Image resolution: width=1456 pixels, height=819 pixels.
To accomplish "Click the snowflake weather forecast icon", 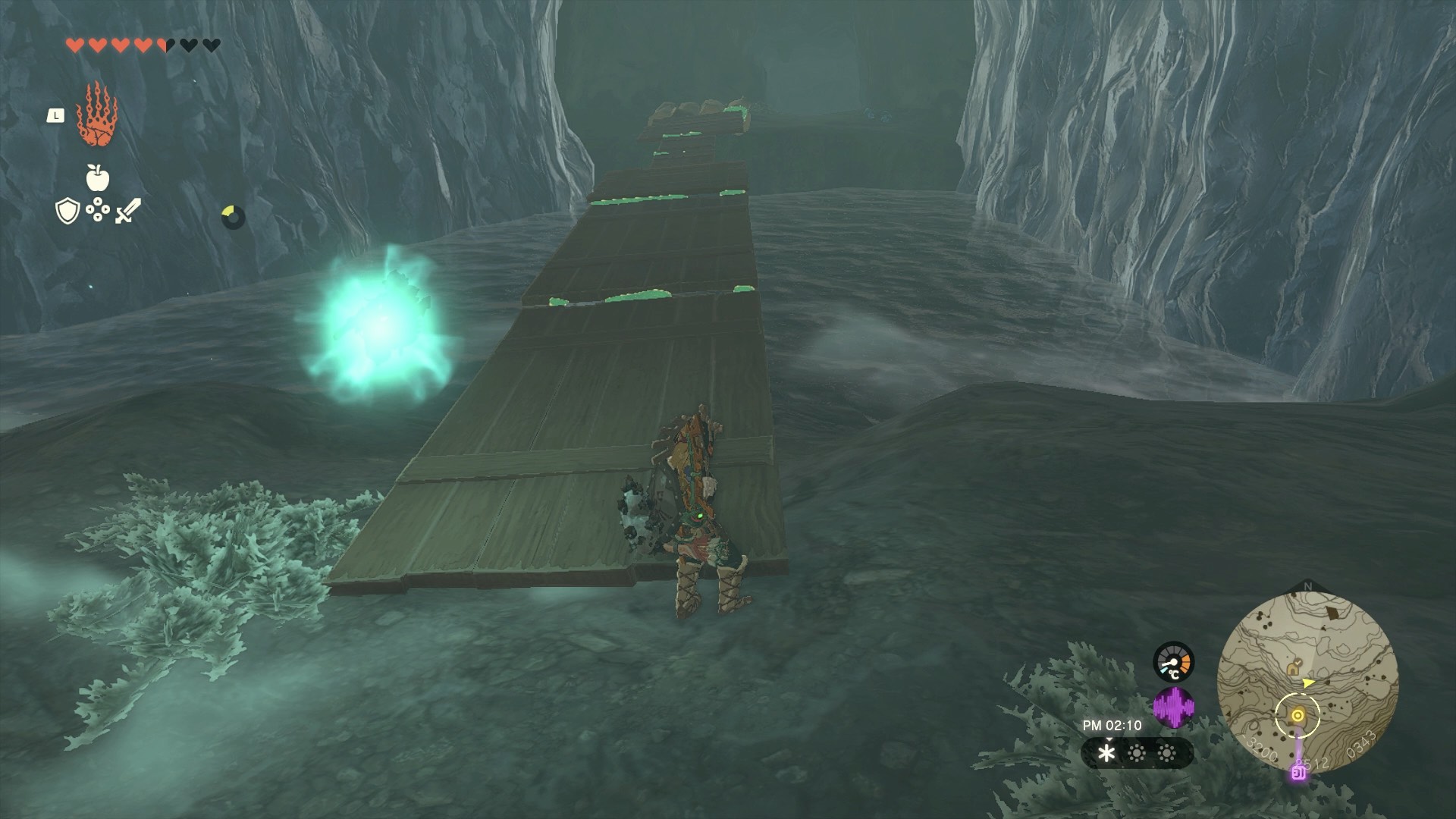I will (x=1107, y=753).
